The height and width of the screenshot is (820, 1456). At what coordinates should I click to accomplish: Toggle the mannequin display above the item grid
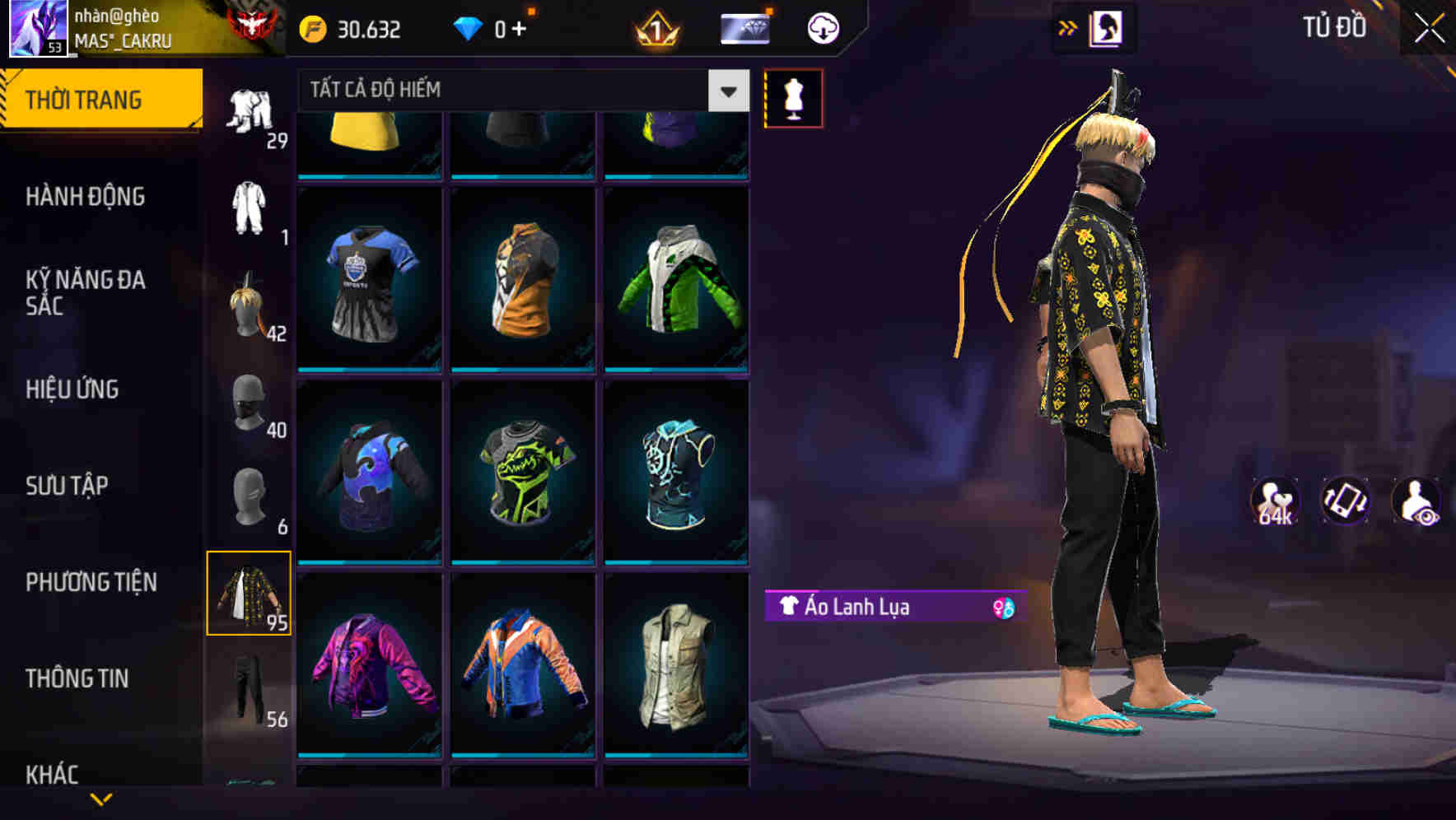click(x=793, y=98)
